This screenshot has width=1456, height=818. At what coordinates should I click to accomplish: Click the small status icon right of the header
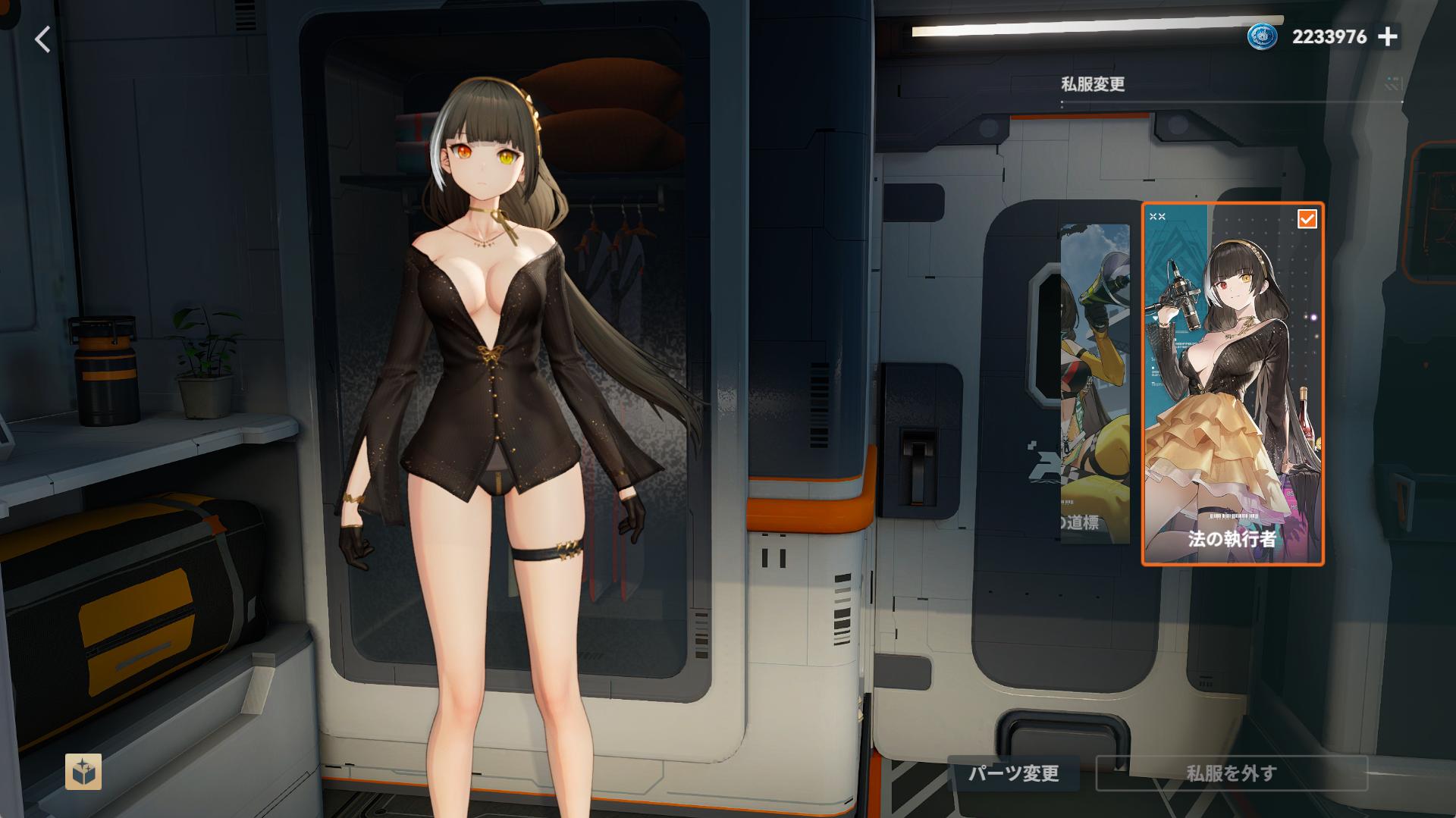[x=1389, y=80]
